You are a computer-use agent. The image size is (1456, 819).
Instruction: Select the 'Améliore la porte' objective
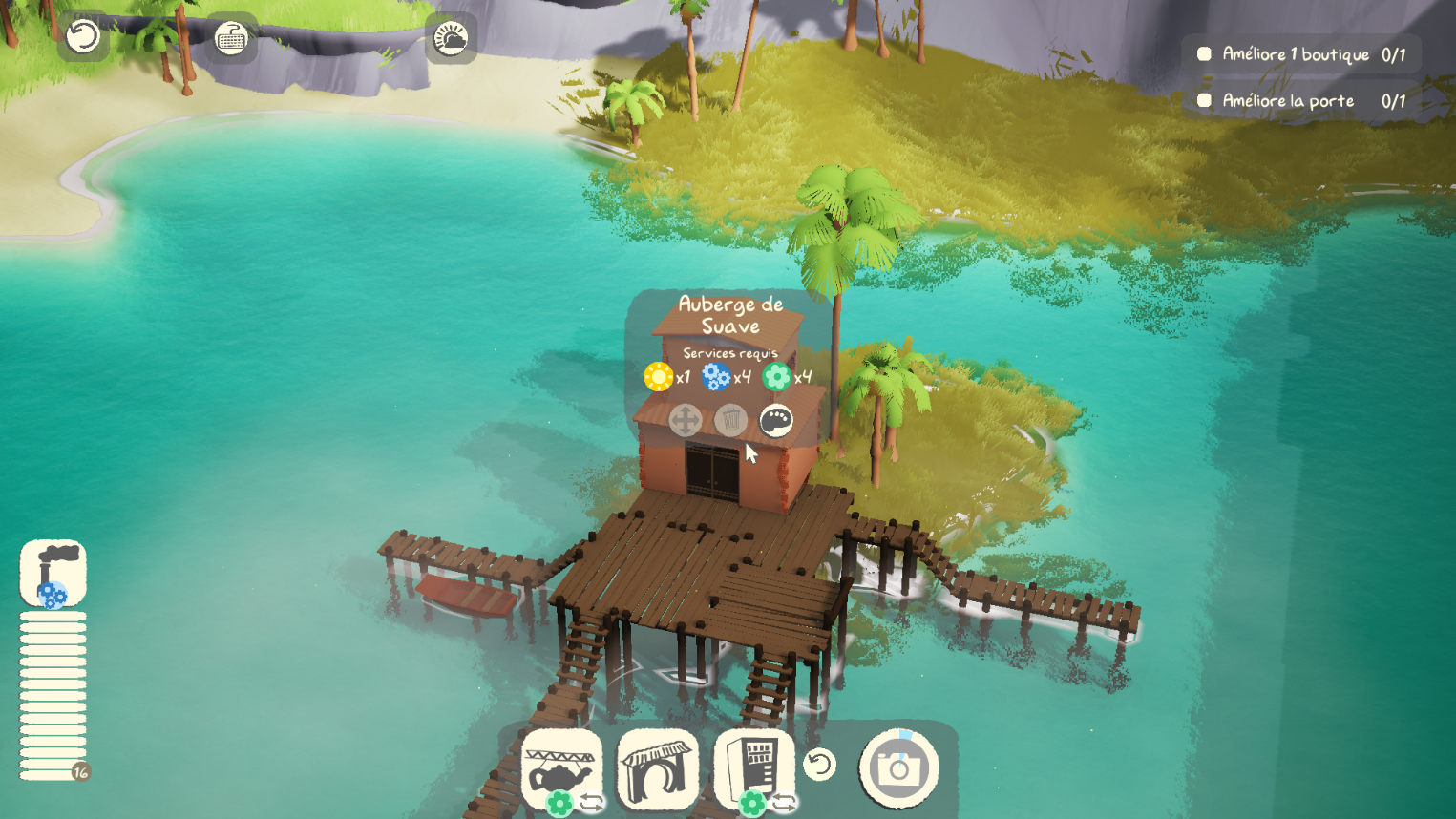click(x=1301, y=100)
